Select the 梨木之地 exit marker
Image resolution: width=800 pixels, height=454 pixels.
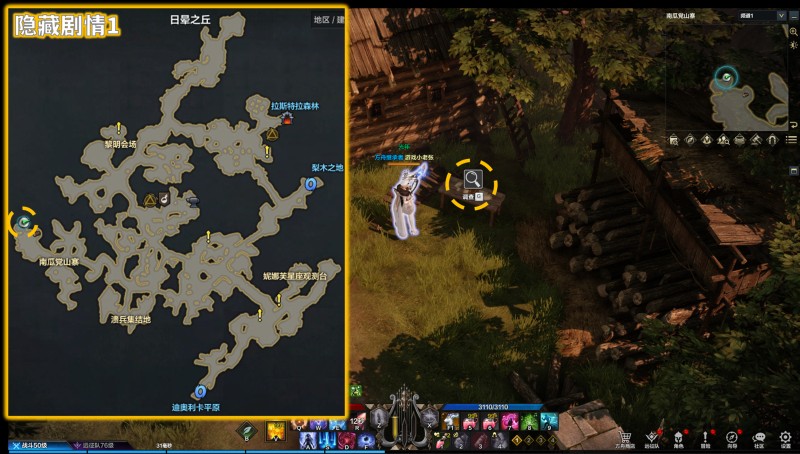click(x=311, y=184)
